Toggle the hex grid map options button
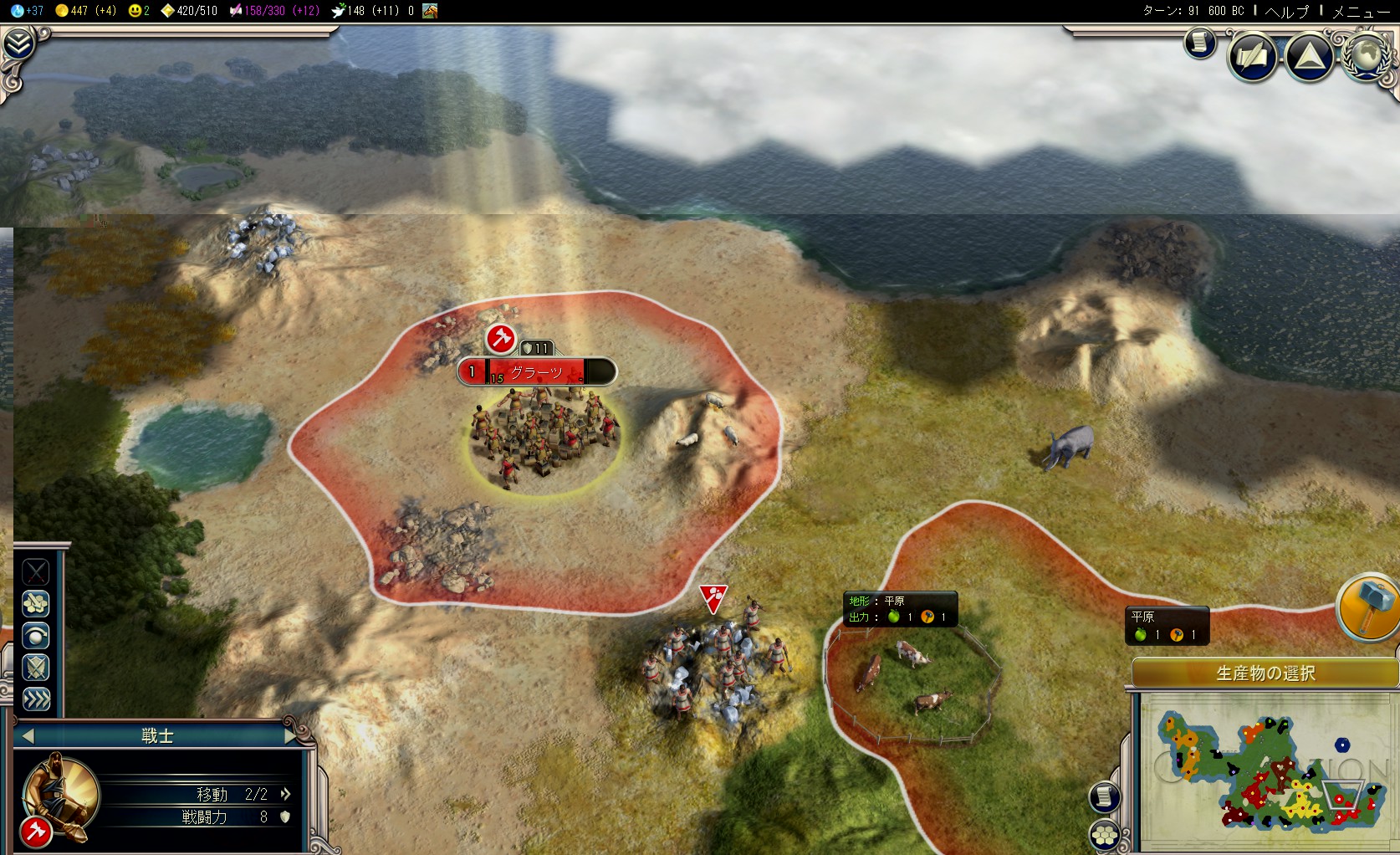 pos(1105,834)
